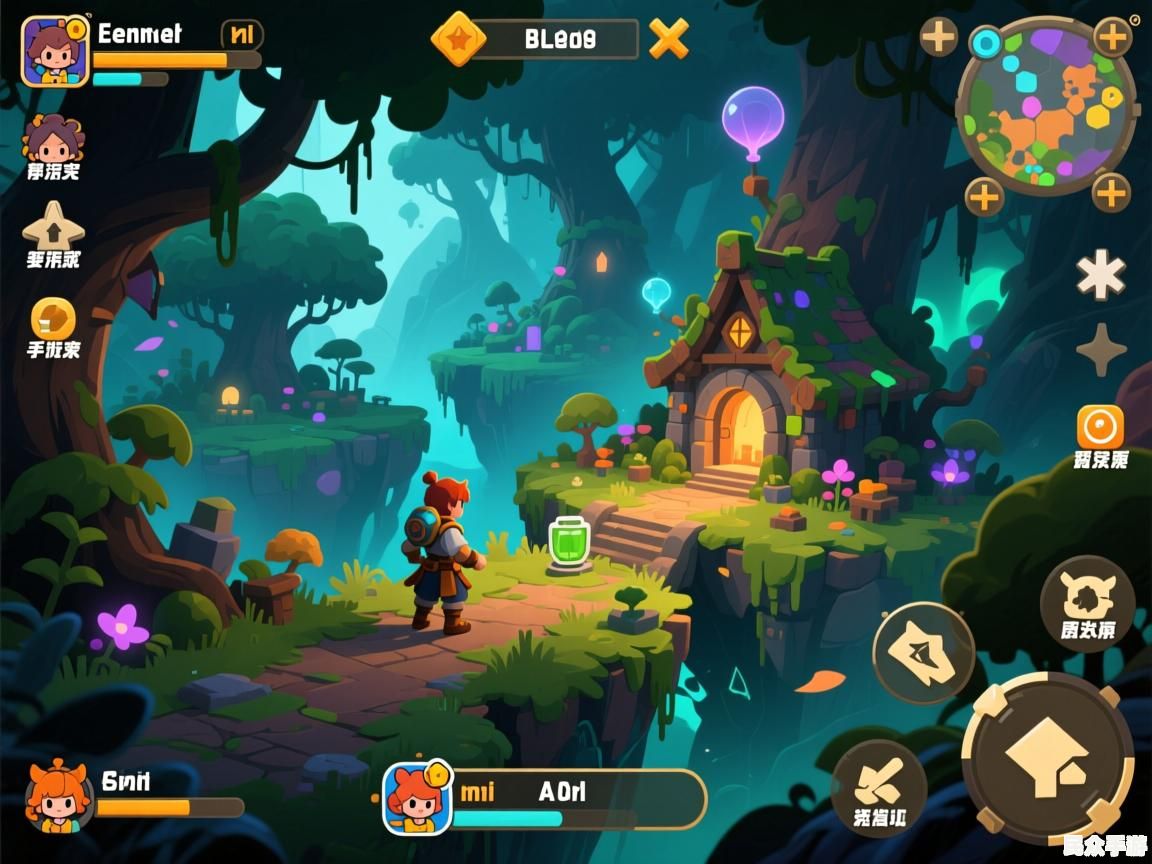Close using the golden X button

(x=669, y=39)
